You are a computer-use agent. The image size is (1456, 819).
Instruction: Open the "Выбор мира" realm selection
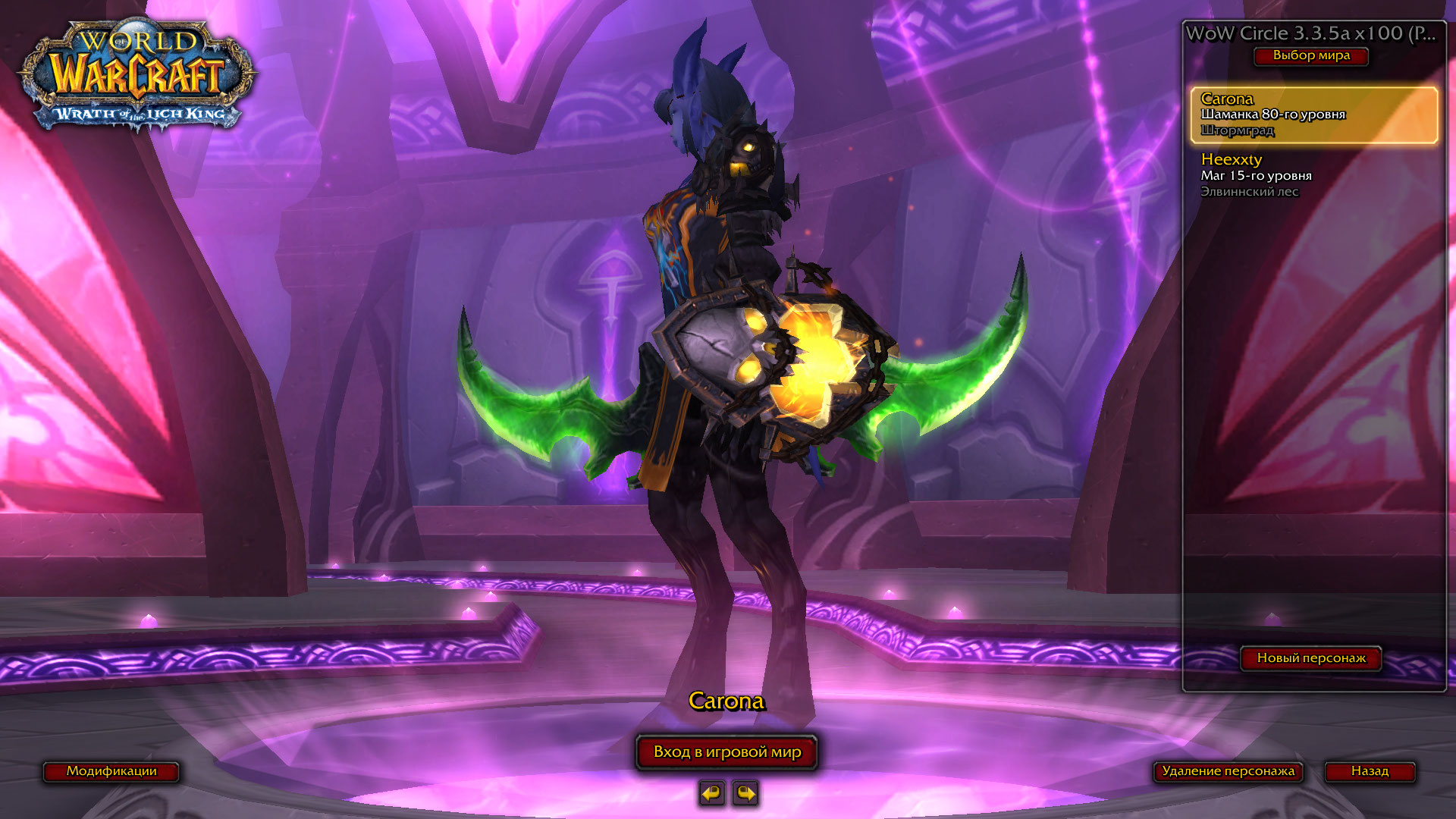[x=1311, y=56]
